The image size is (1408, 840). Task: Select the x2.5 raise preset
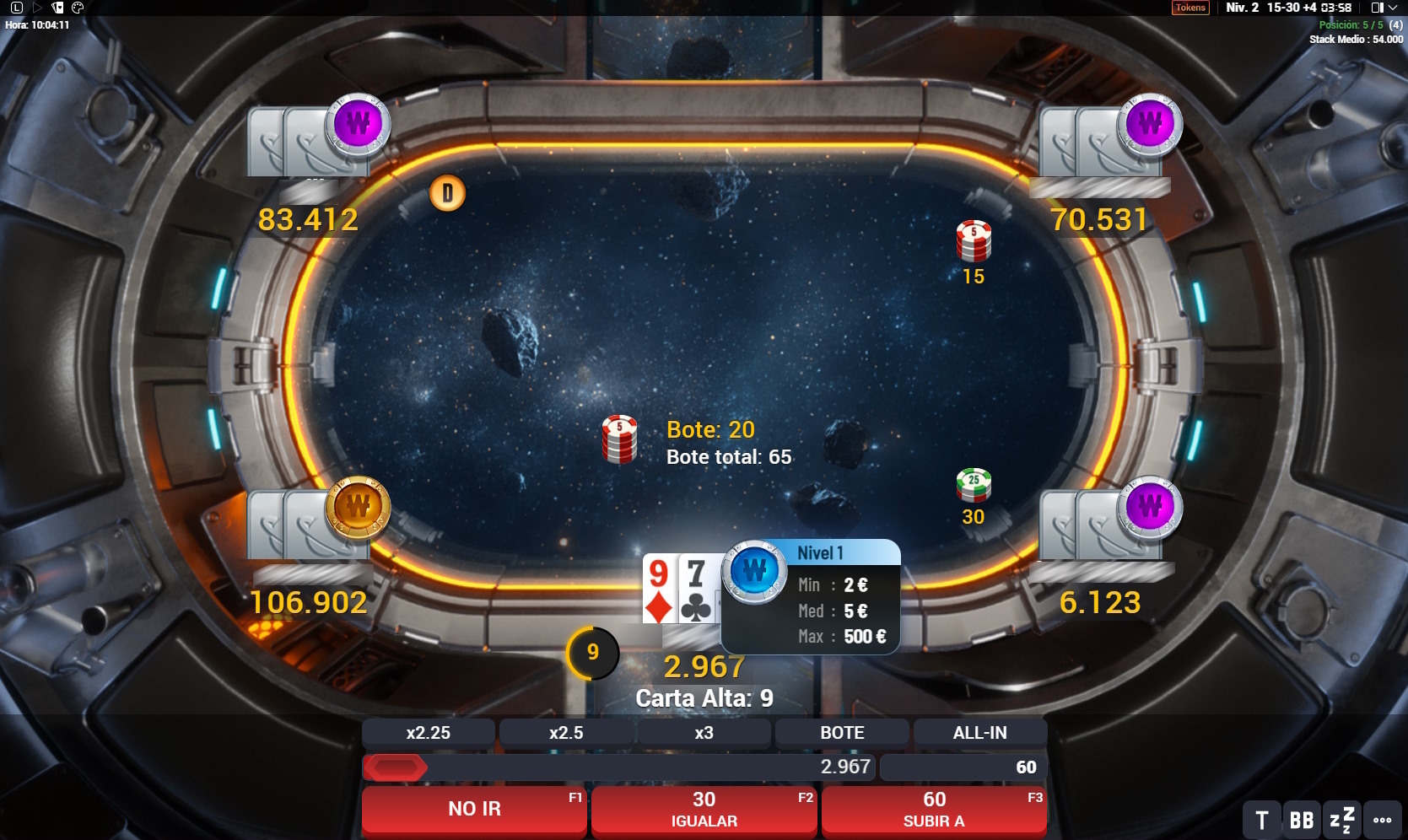[566, 732]
